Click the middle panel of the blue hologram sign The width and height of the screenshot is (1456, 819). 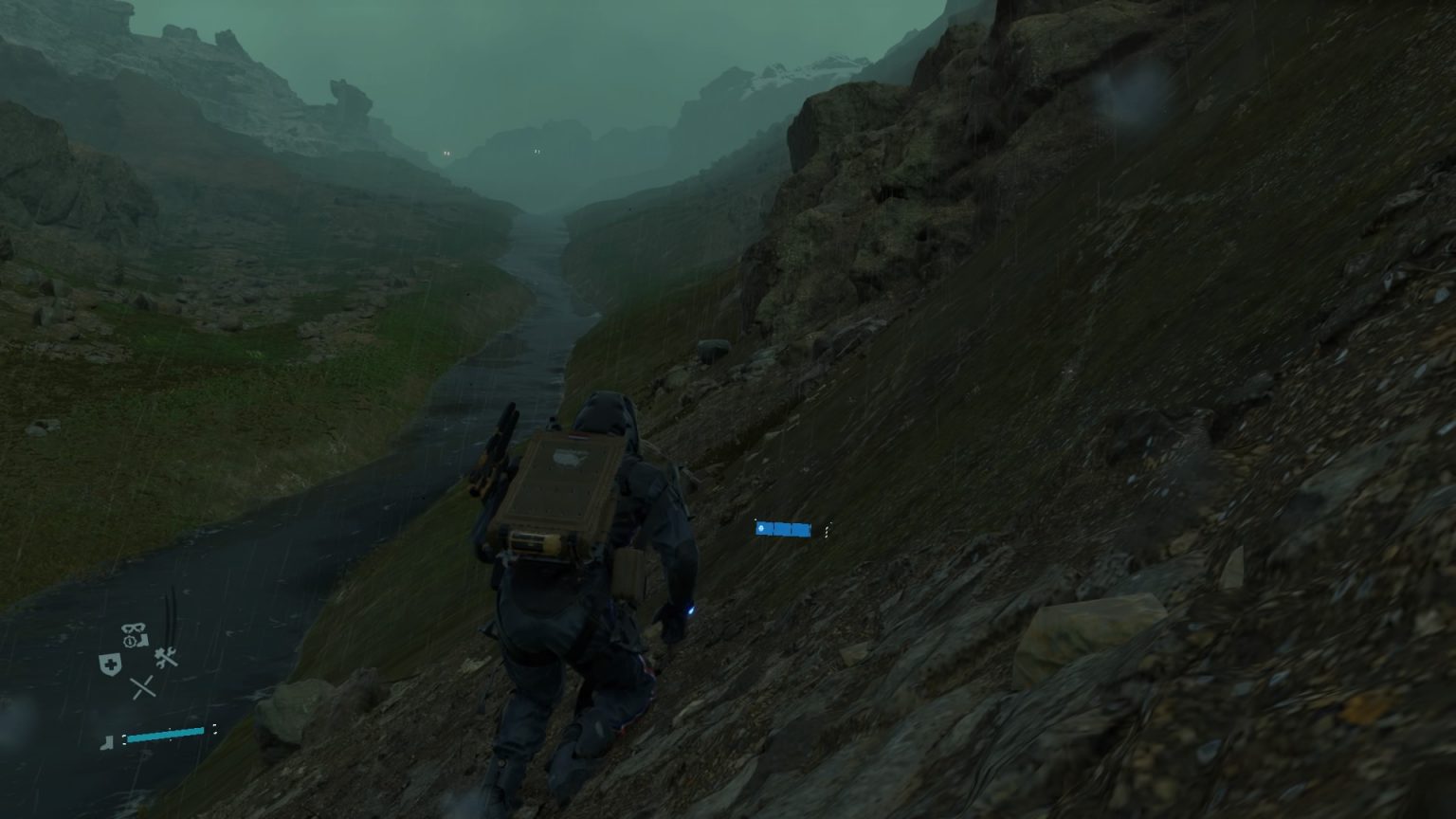(783, 529)
